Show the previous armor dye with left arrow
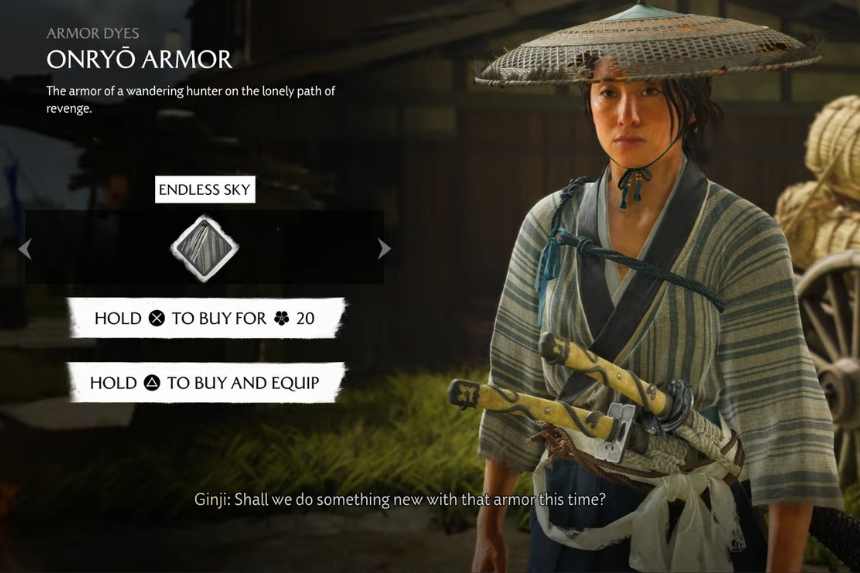 coord(25,249)
